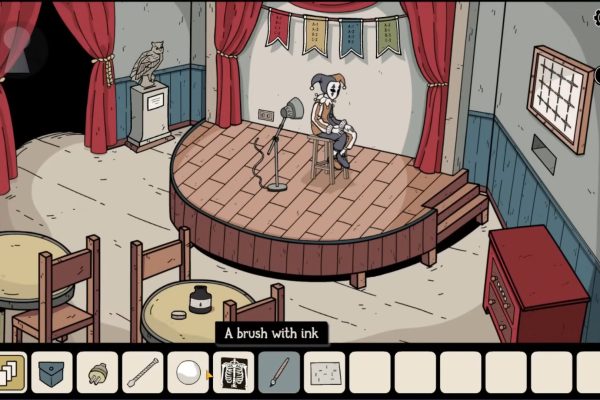This screenshot has width=600, height=400.
Task: Choose the white ball inventory item
Action: (187, 372)
